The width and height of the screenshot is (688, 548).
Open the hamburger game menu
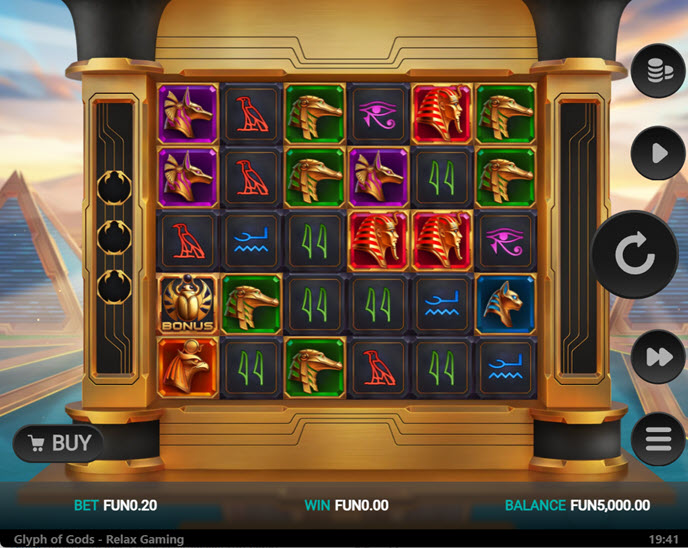click(658, 439)
